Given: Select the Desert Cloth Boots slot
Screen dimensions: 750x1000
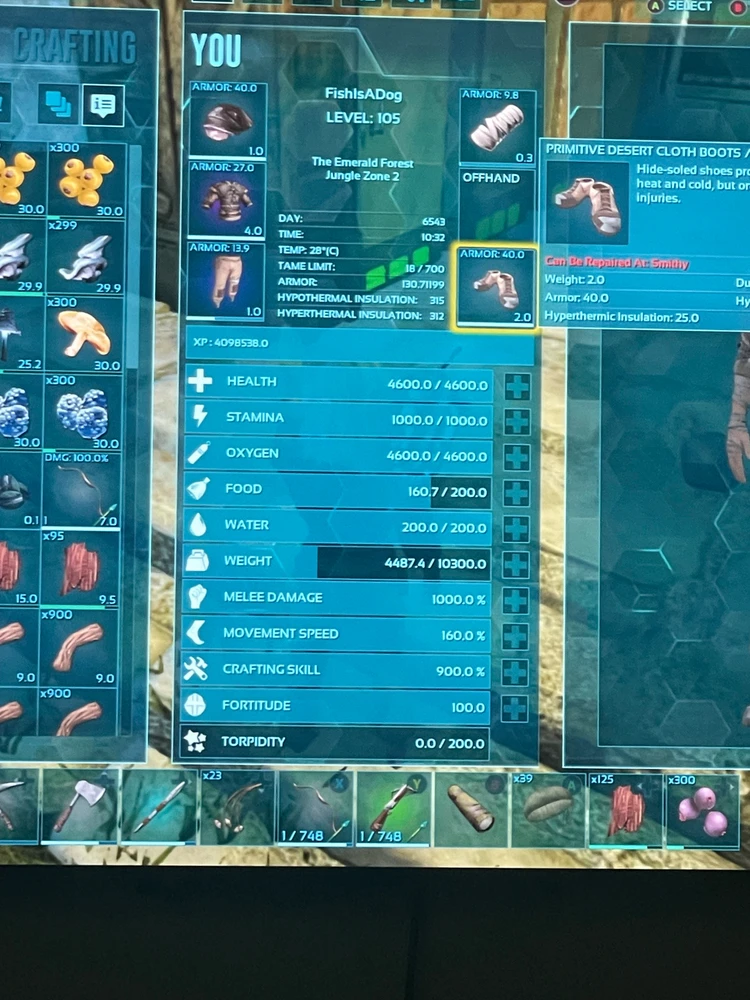Looking at the screenshot, I should pos(497,288).
